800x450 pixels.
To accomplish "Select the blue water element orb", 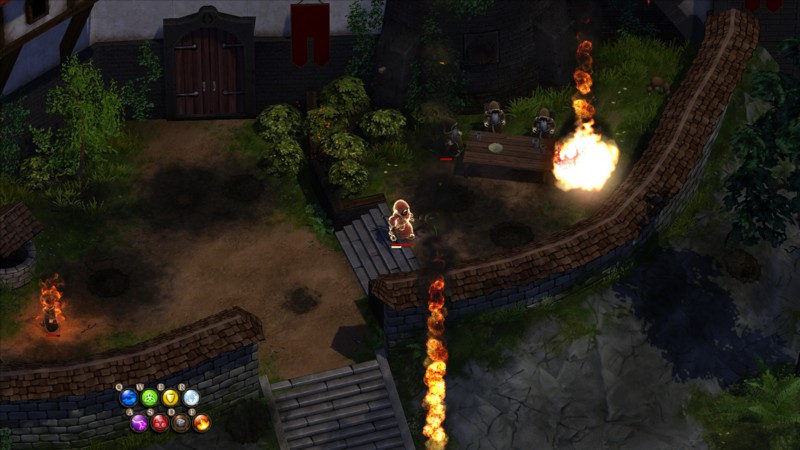I will tap(129, 398).
